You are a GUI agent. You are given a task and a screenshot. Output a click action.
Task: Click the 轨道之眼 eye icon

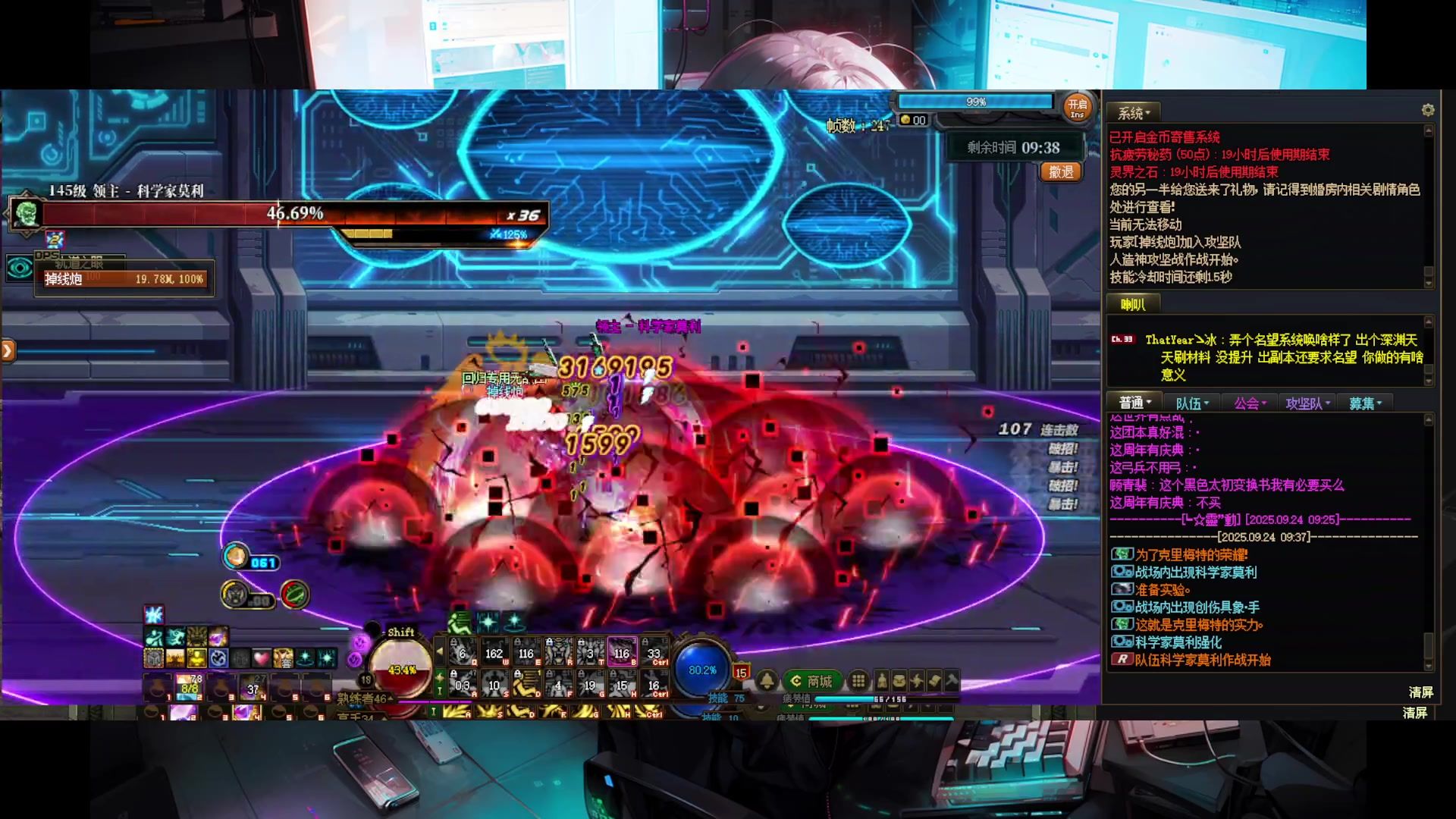(x=20, y=267)
